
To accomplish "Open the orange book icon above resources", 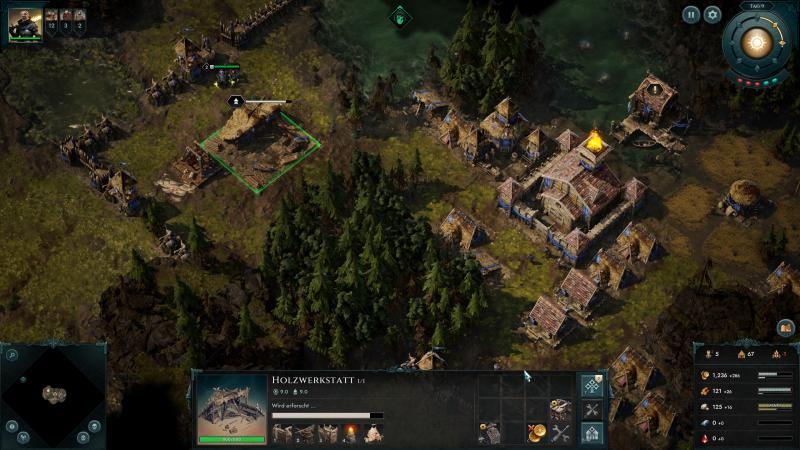I will [x=786, y=328].
